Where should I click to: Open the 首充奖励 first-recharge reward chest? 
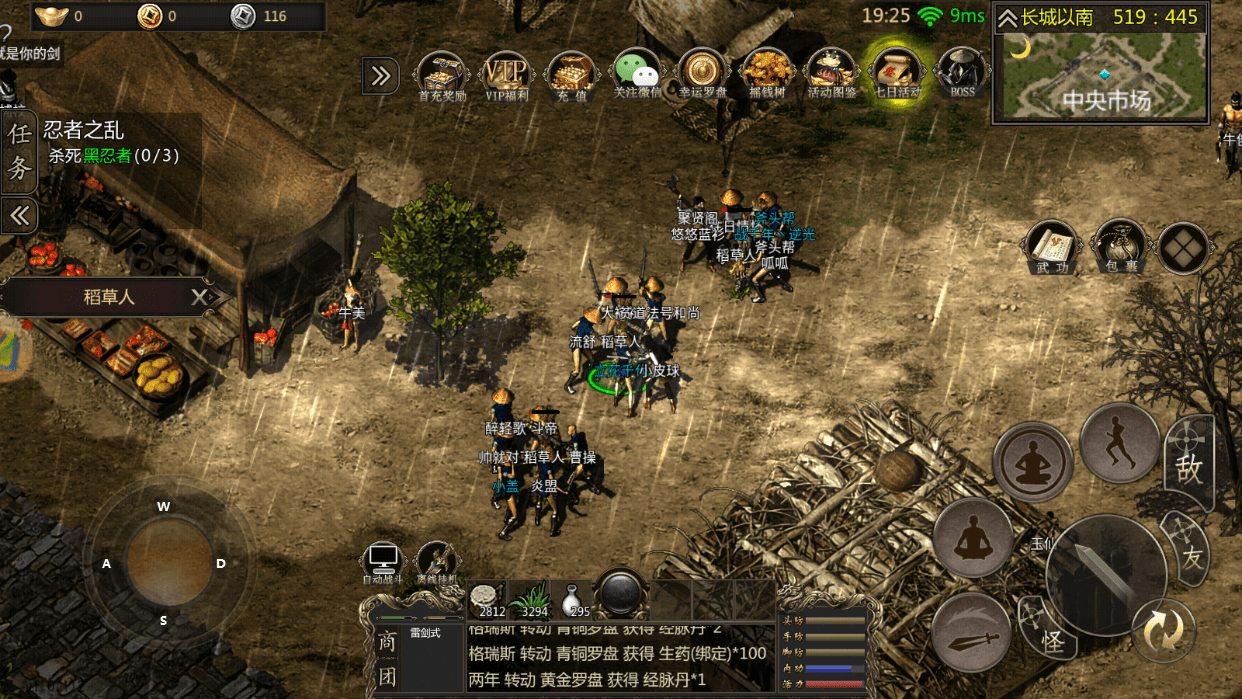tap(441, 73)
